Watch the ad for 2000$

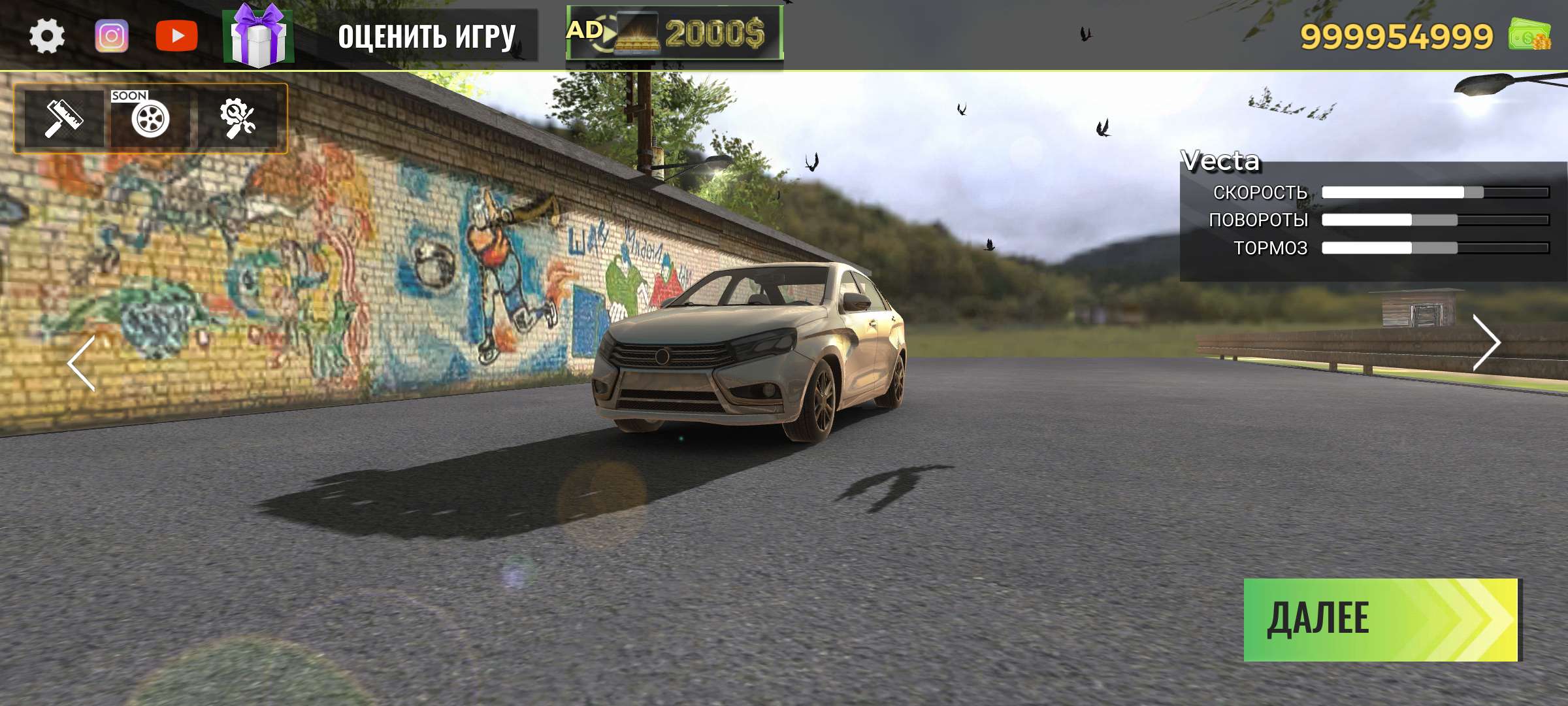(x=674, y=33)
